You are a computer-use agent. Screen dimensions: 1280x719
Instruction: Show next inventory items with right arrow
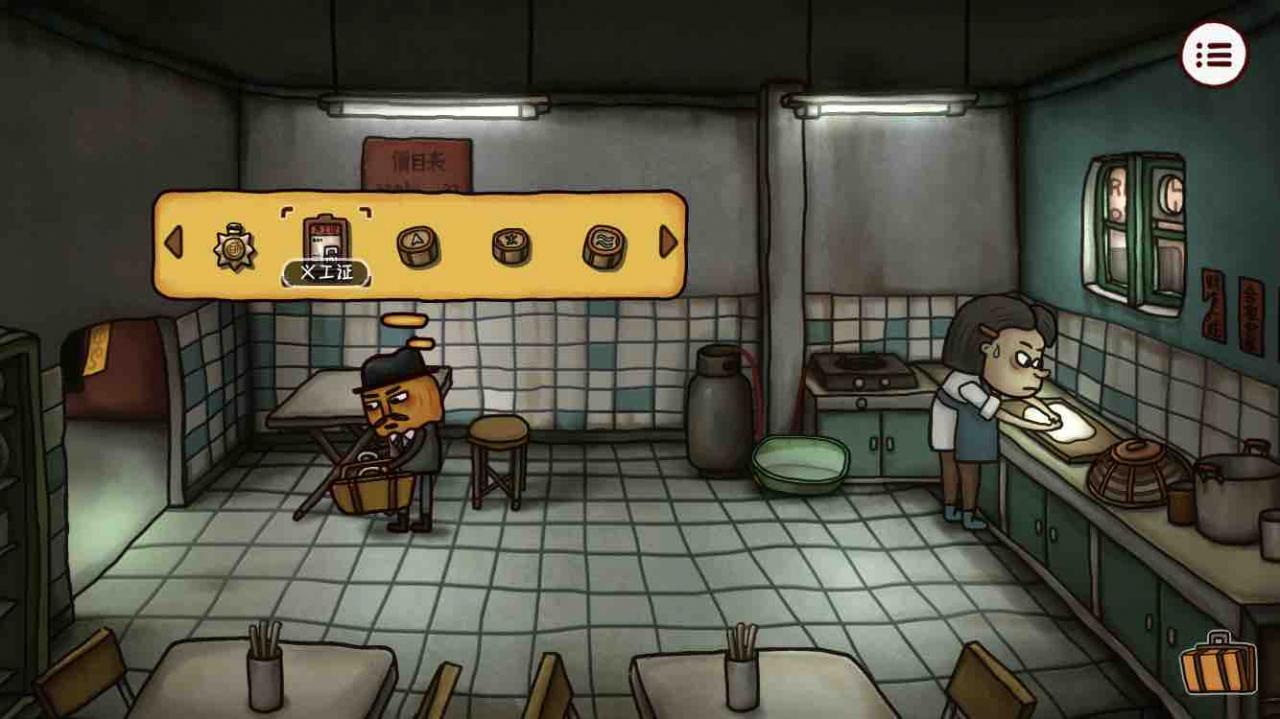pos(668,242)
